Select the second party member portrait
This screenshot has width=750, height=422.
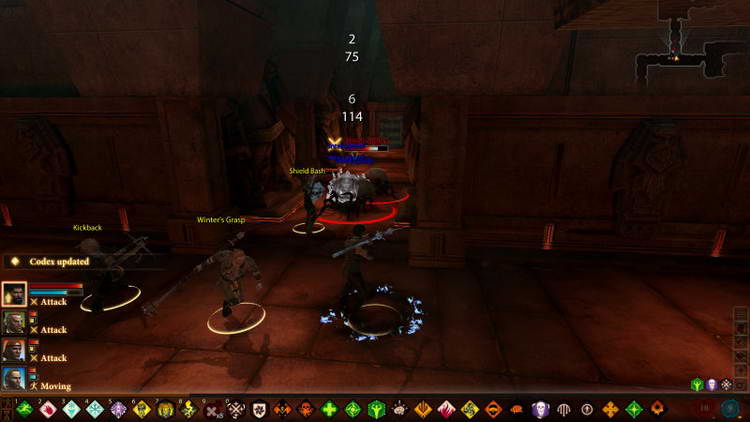click(x=14, y=322)
